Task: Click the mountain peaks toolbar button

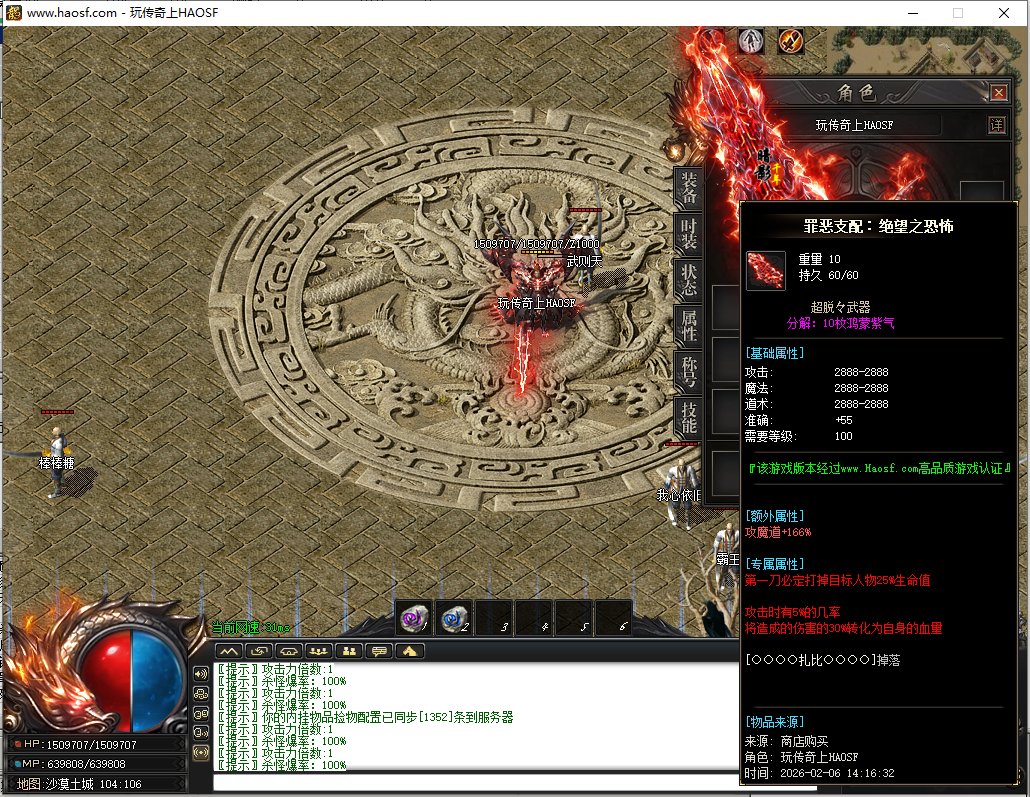Action: pos(229,651)
